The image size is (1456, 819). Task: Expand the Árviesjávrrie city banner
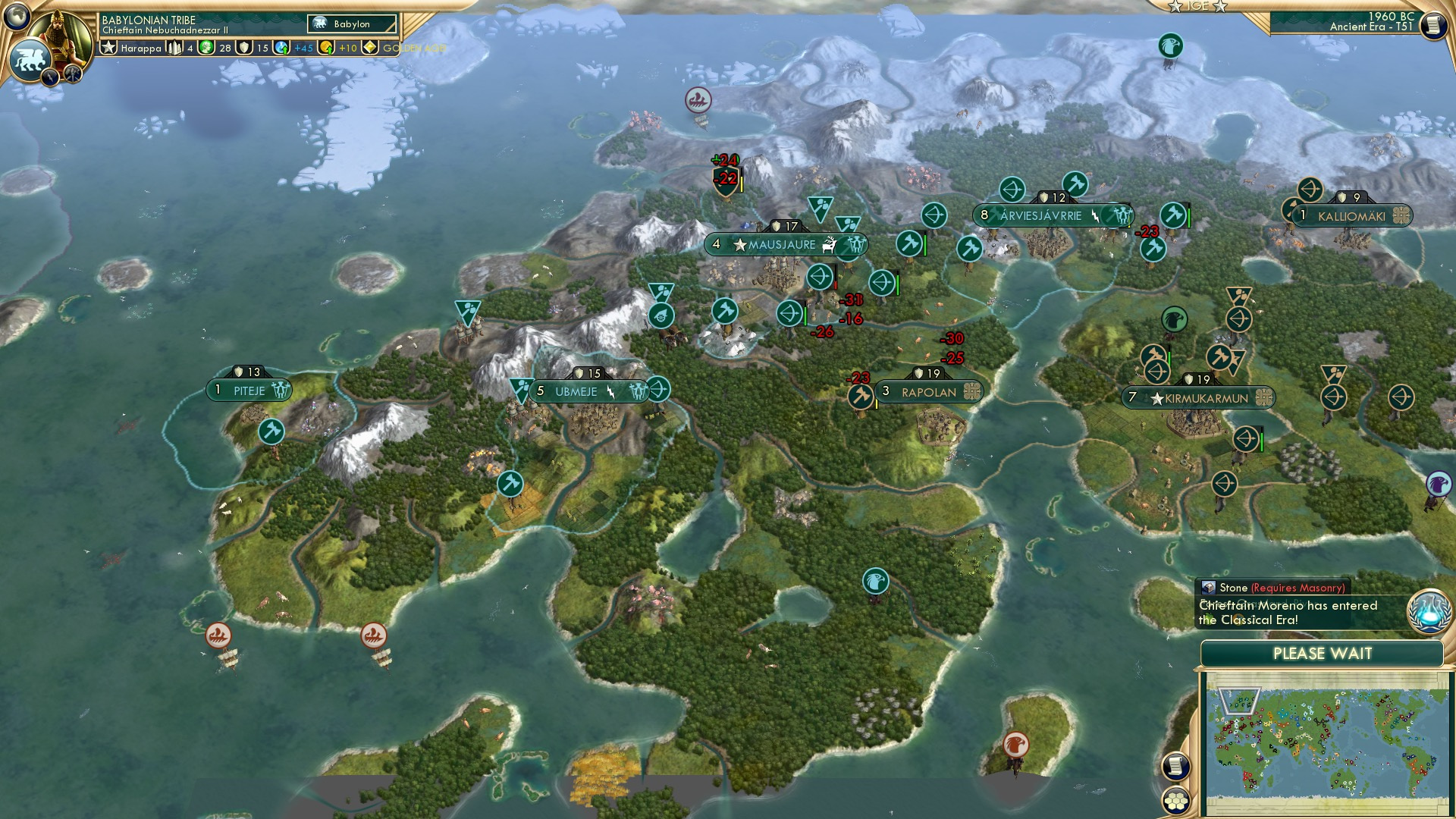(1121, 215)
